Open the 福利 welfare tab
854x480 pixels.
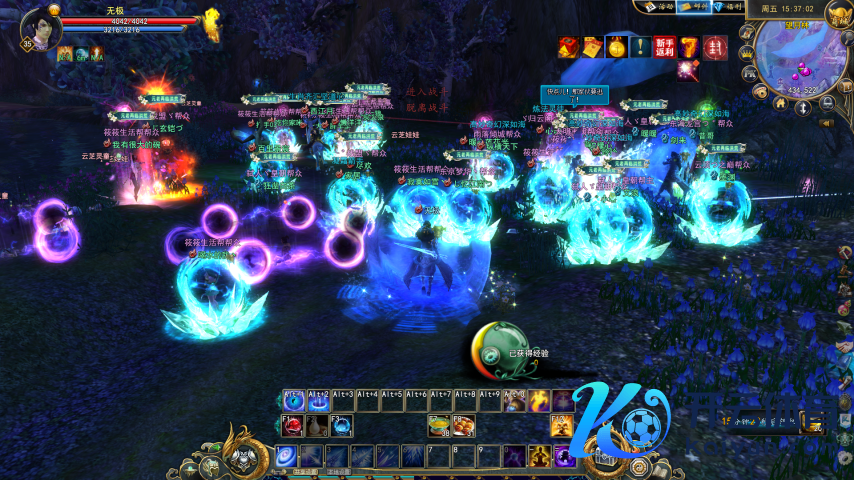(727, 6)
